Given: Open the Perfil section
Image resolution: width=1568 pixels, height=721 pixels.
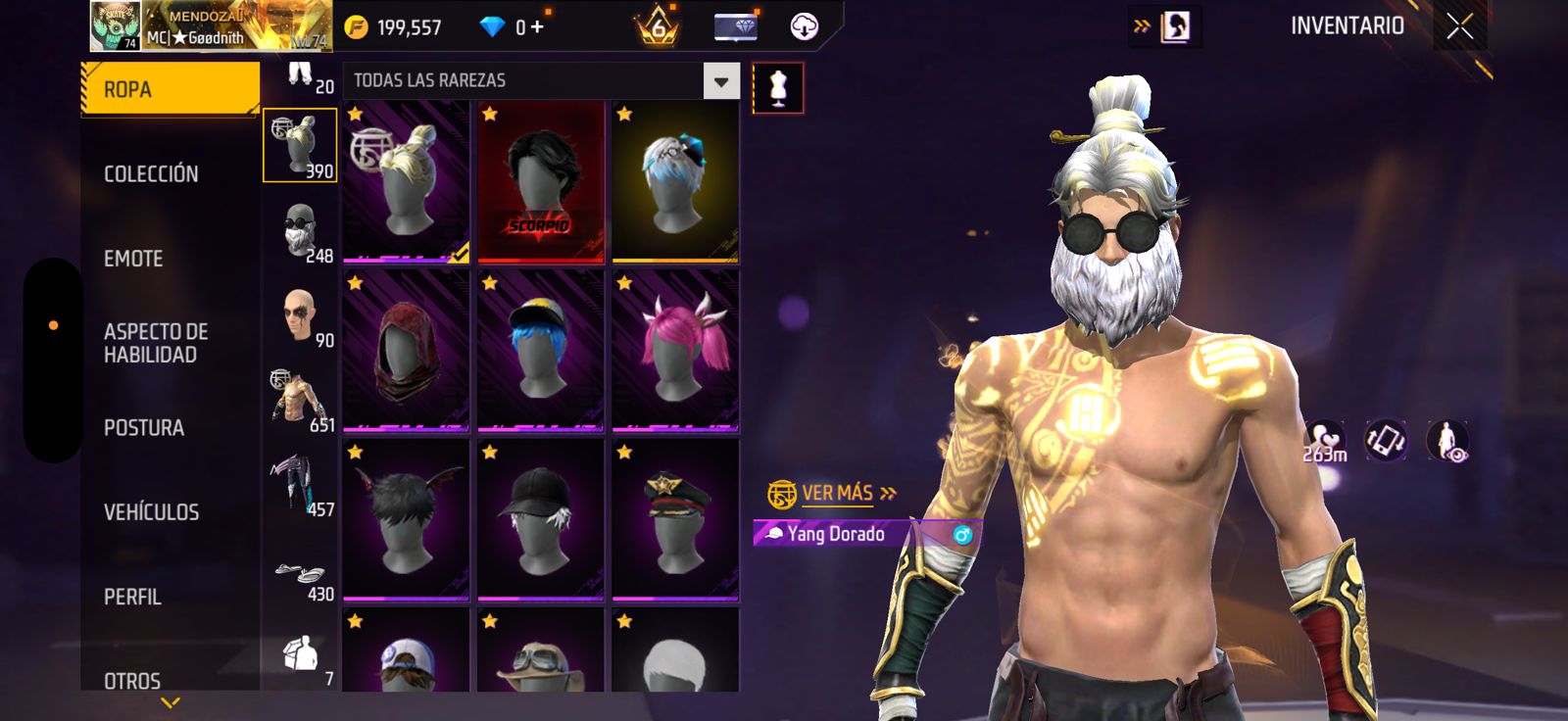Looking at the screenshot, I should tap(132, 597).
